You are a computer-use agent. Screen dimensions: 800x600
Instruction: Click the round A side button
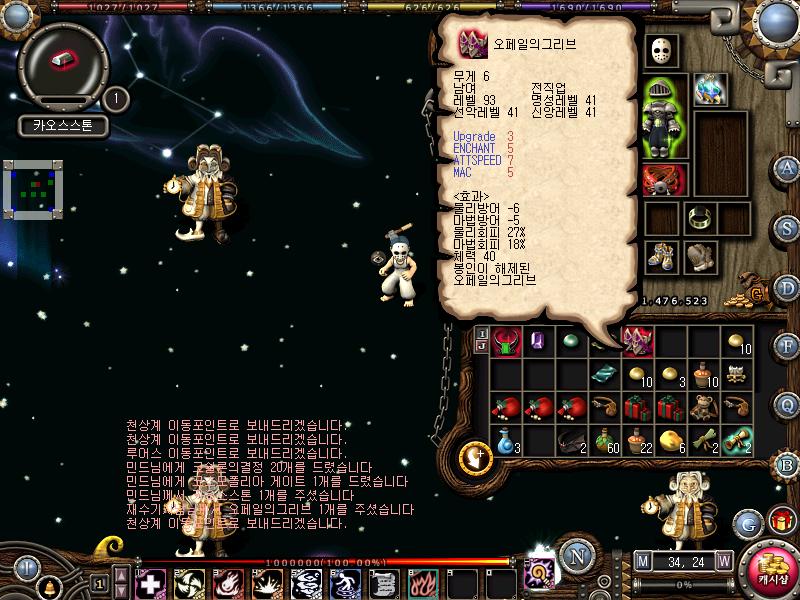787,167
